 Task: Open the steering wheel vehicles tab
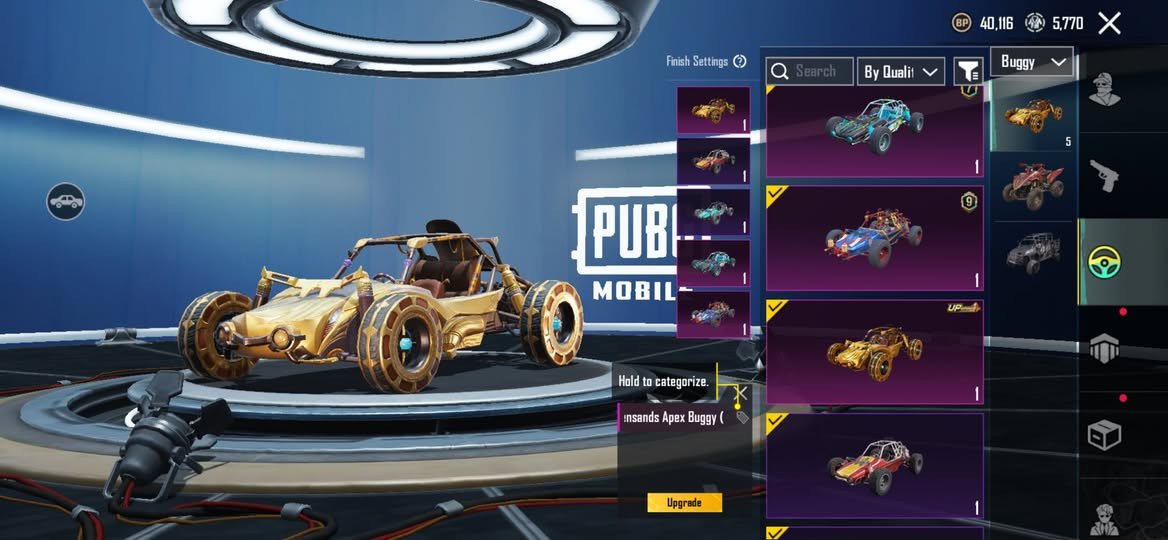pos(1105,262)
